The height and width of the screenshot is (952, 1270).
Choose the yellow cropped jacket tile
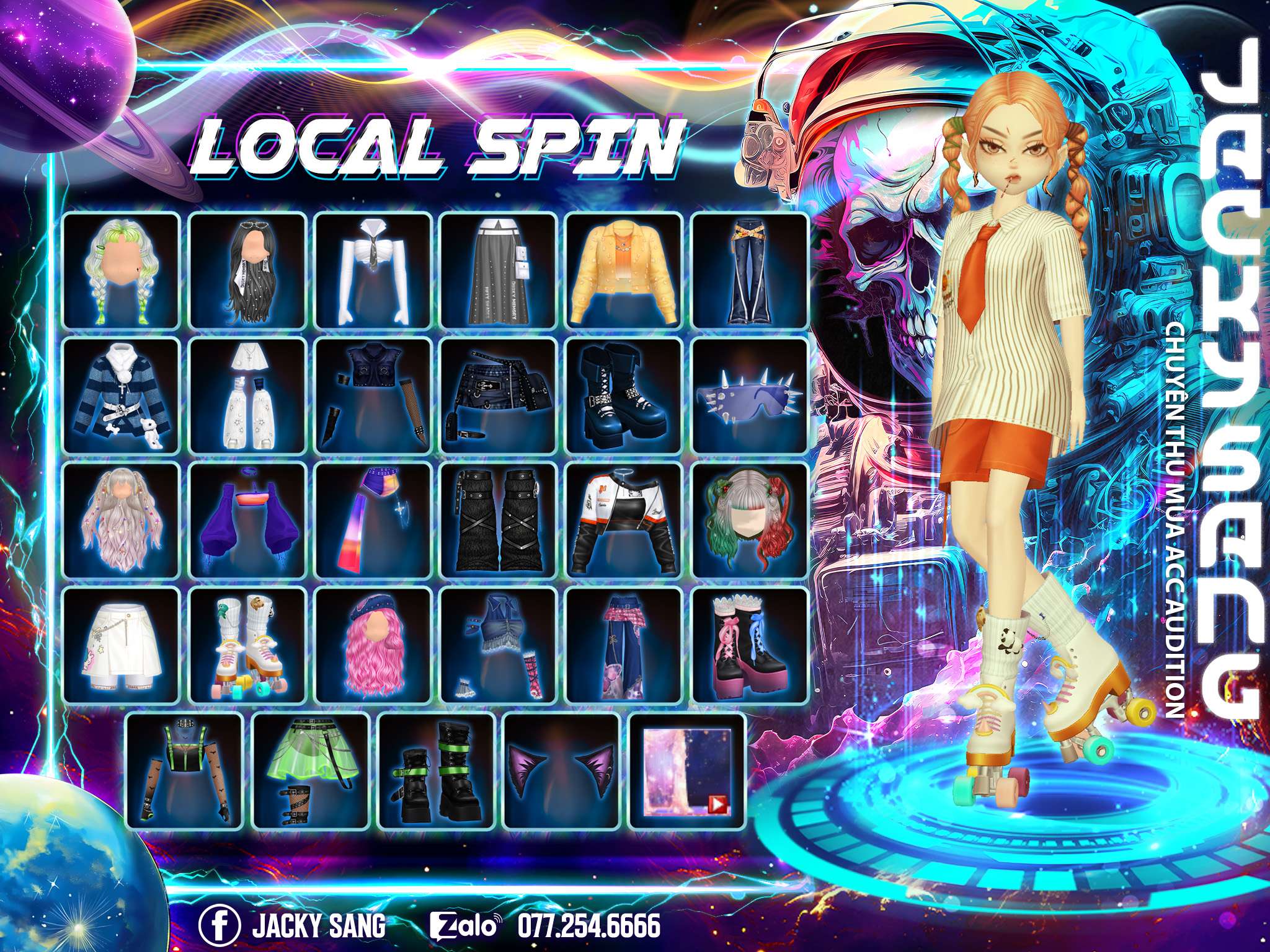624,271
